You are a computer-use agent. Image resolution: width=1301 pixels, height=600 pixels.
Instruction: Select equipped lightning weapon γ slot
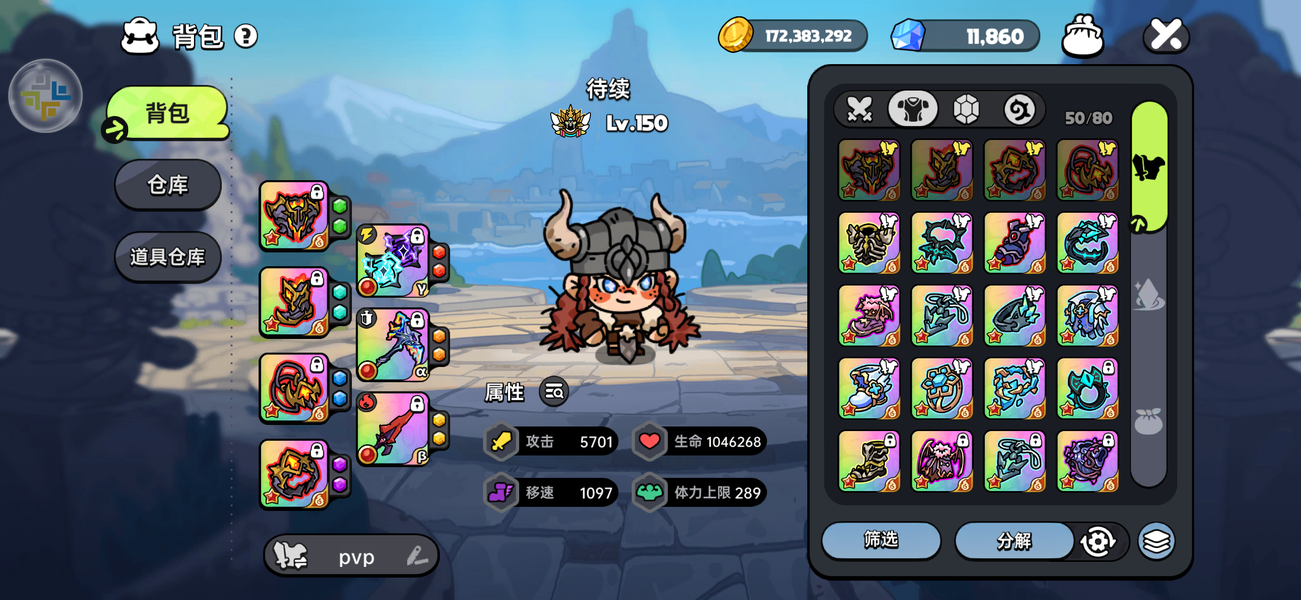(393, 260)
